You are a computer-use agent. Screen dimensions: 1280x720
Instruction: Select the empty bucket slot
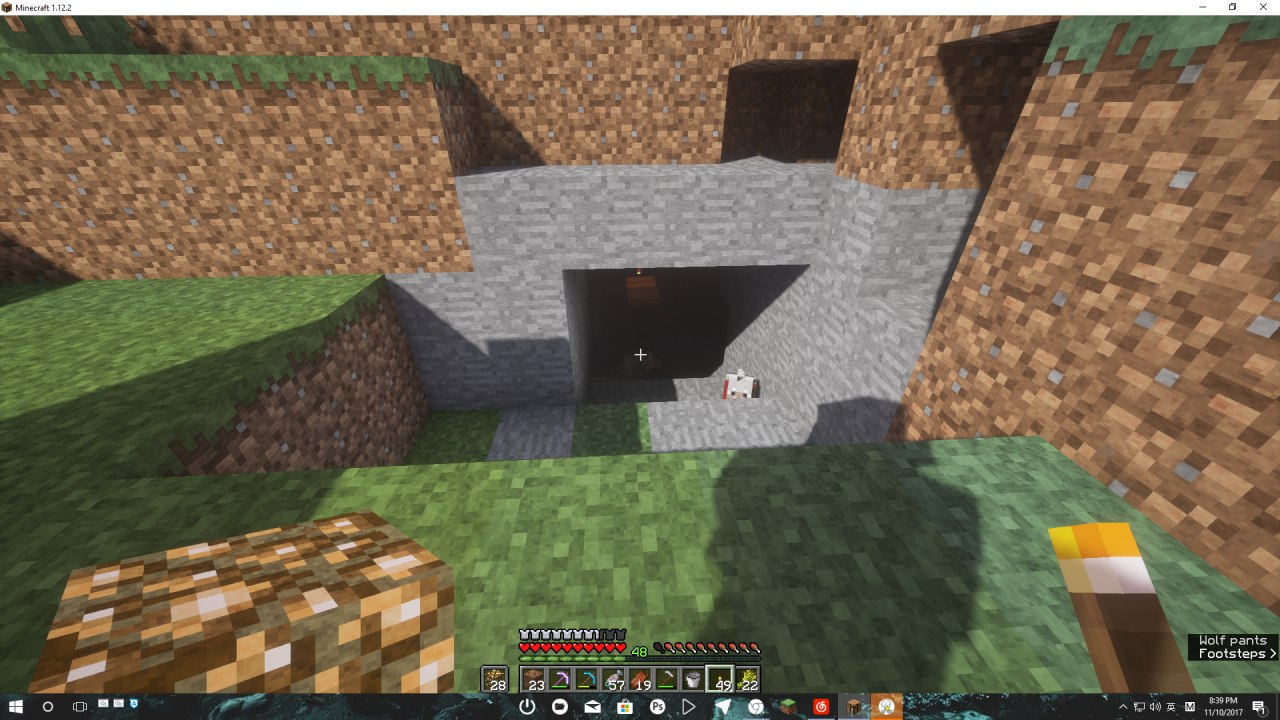pyautogui.click(x=692, y=680)
